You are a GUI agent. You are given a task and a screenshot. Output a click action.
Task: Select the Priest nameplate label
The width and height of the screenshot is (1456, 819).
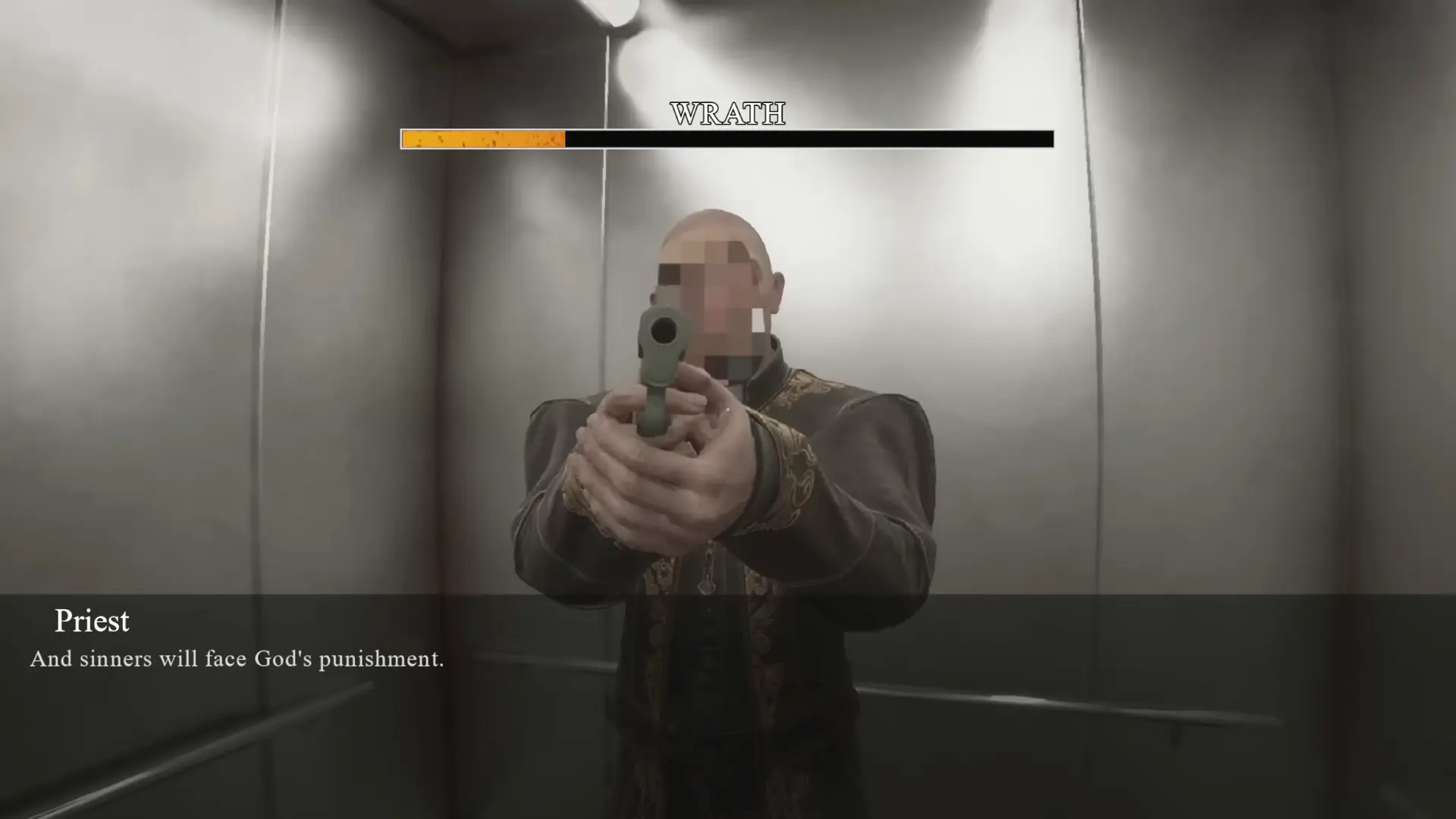pyautogui.click(x=92, y=622)
